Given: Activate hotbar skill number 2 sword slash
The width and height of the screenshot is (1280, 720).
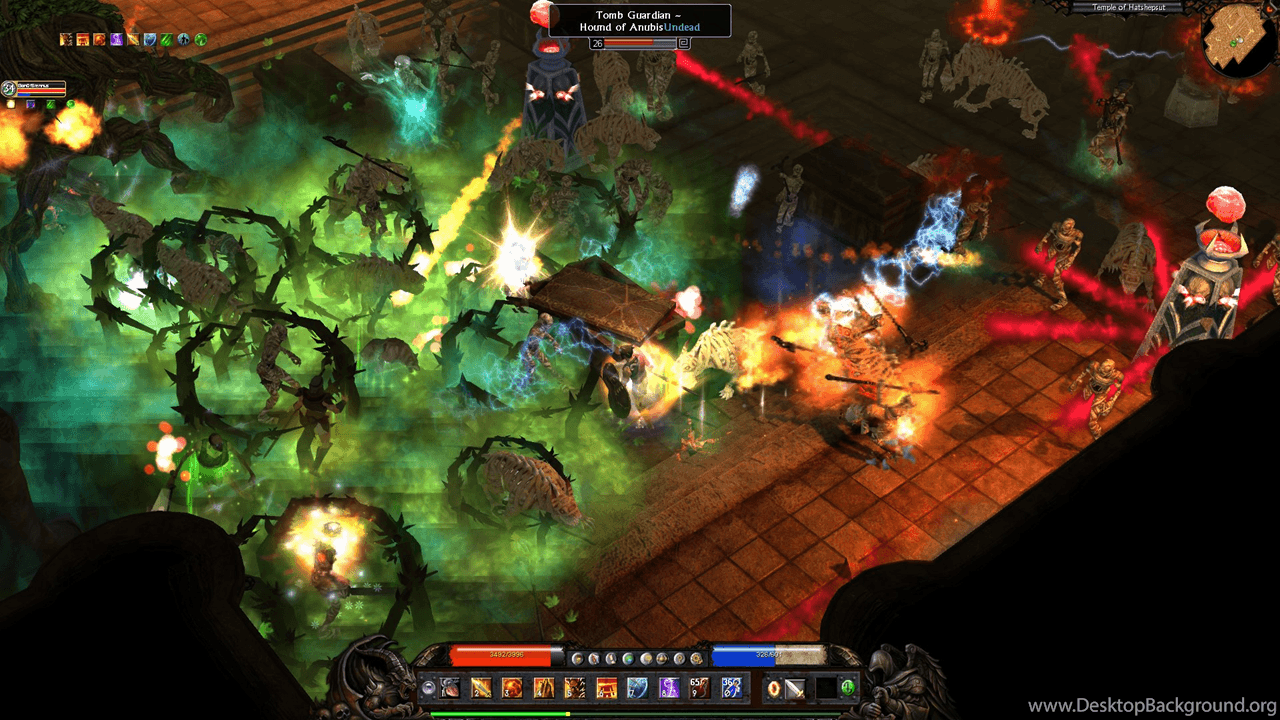Looking at the screenshot, I should coord(482,688).
